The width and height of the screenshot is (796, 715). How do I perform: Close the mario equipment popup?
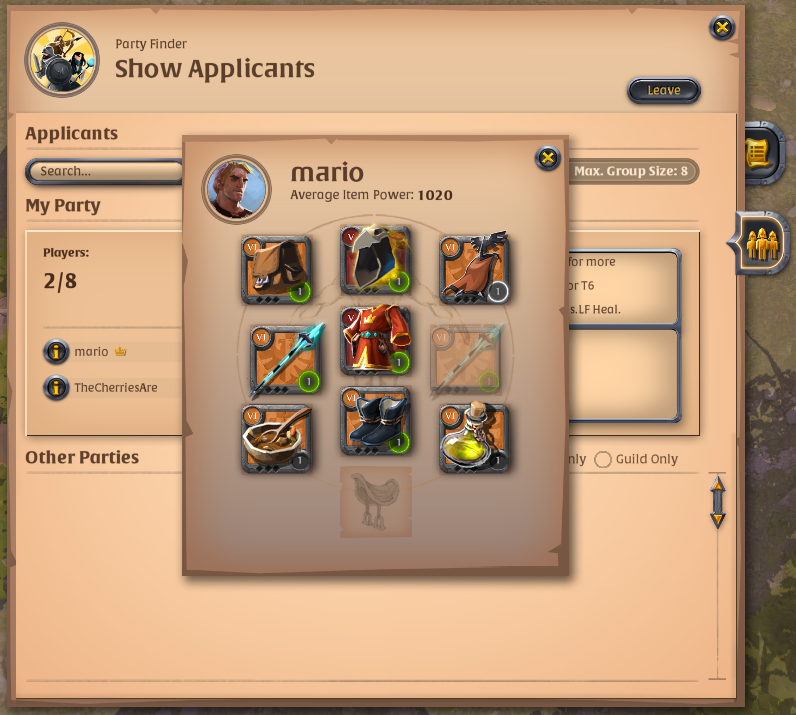coord(547,158)
